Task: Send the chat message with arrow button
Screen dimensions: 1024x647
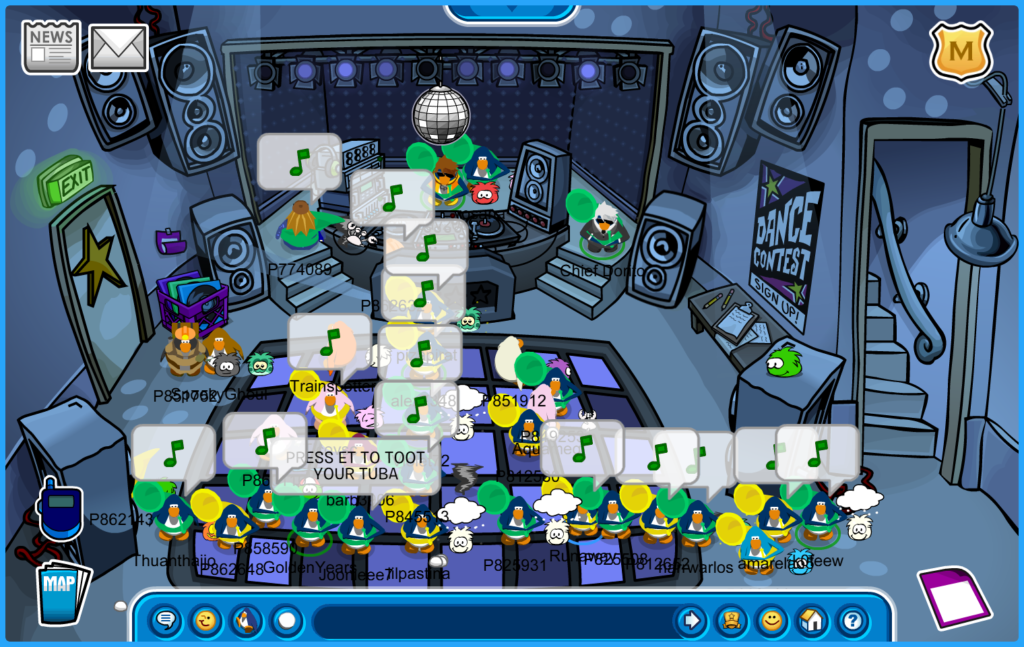Action: pyautogui.click(x=691, y=621)
